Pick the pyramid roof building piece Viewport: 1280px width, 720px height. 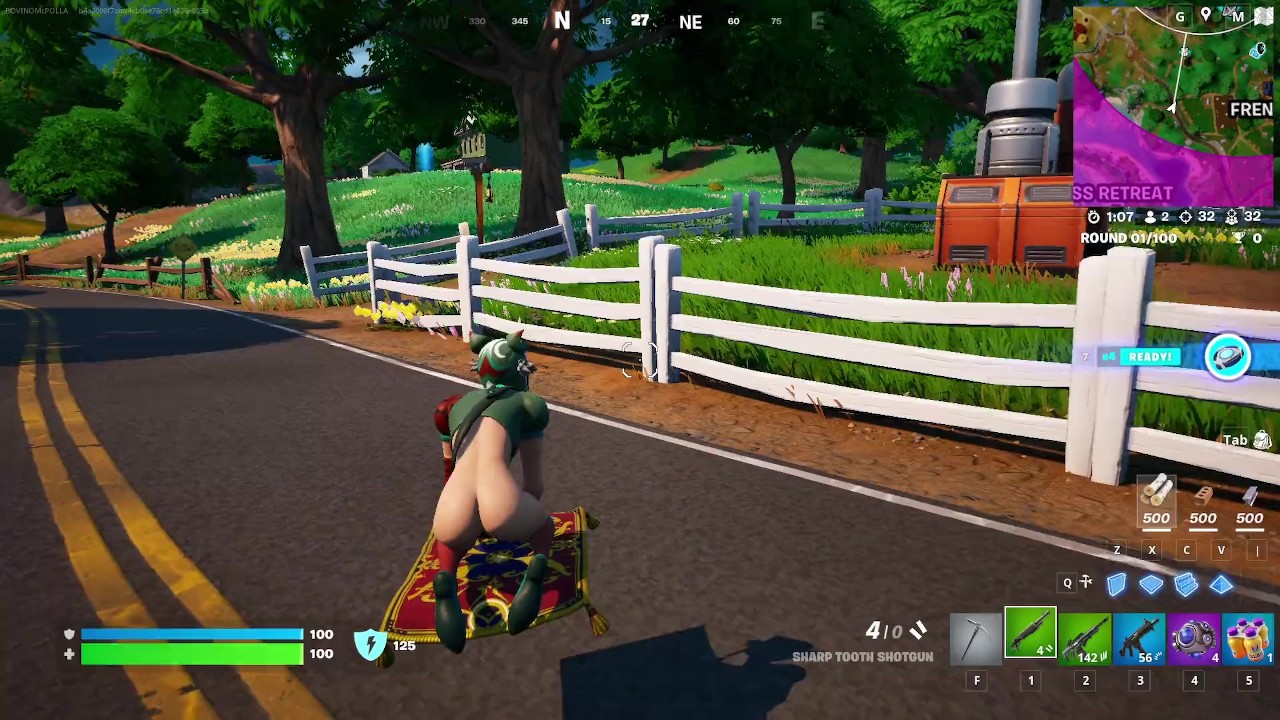pos(1221,584)
